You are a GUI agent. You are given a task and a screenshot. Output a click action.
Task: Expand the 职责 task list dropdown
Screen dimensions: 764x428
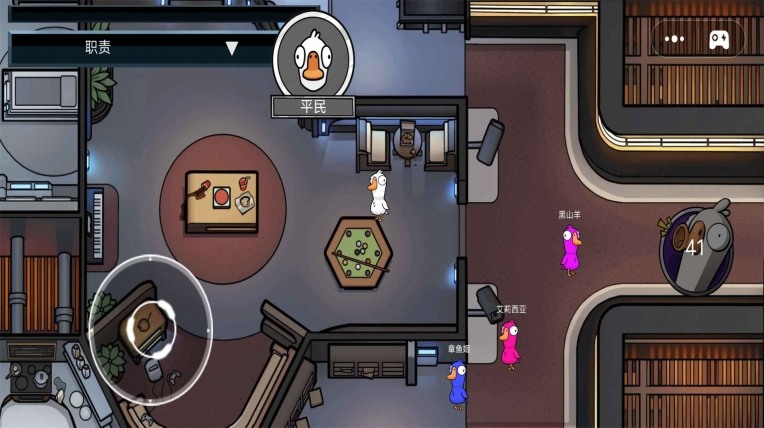[x=231, y=48]
